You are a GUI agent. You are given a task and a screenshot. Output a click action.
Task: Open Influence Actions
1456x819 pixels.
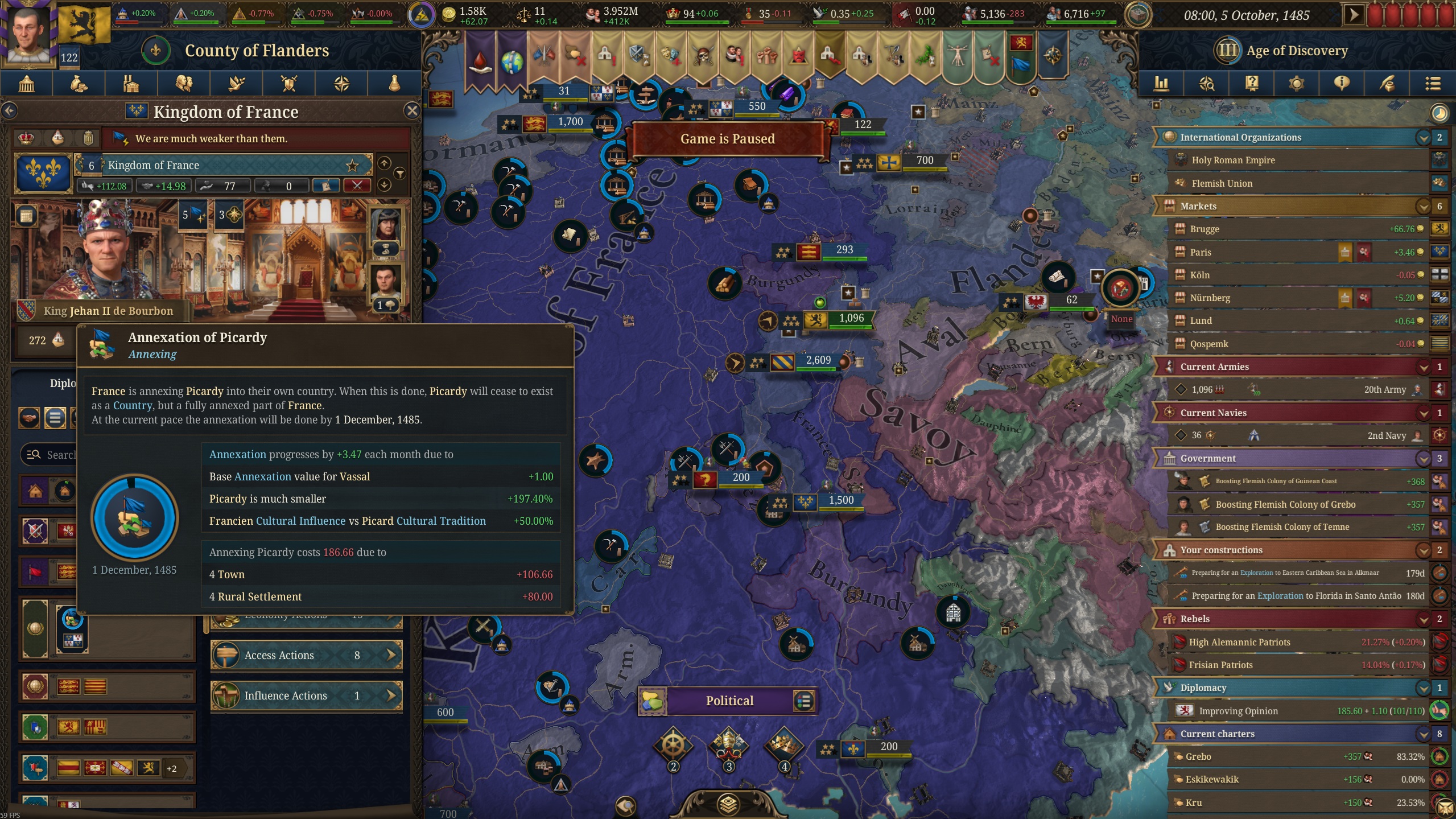coord(306,695)
